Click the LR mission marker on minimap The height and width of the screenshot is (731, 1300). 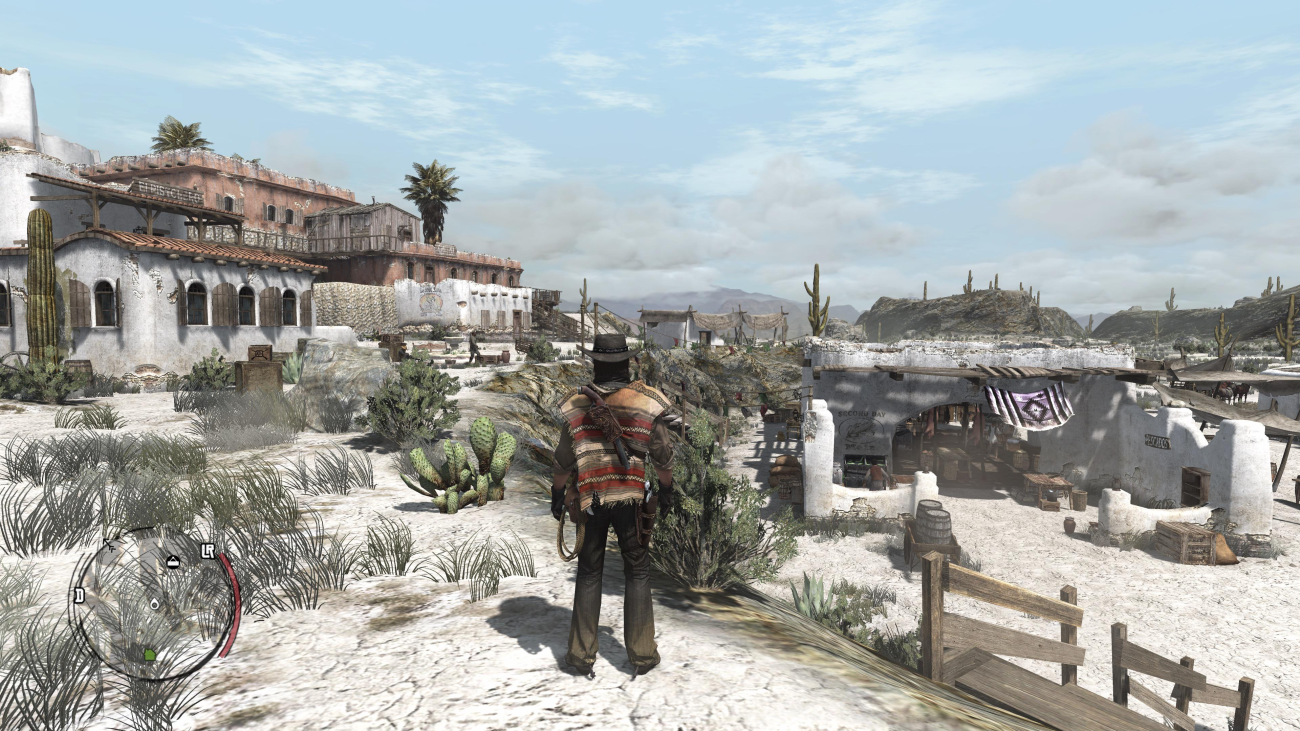(208, 551)
